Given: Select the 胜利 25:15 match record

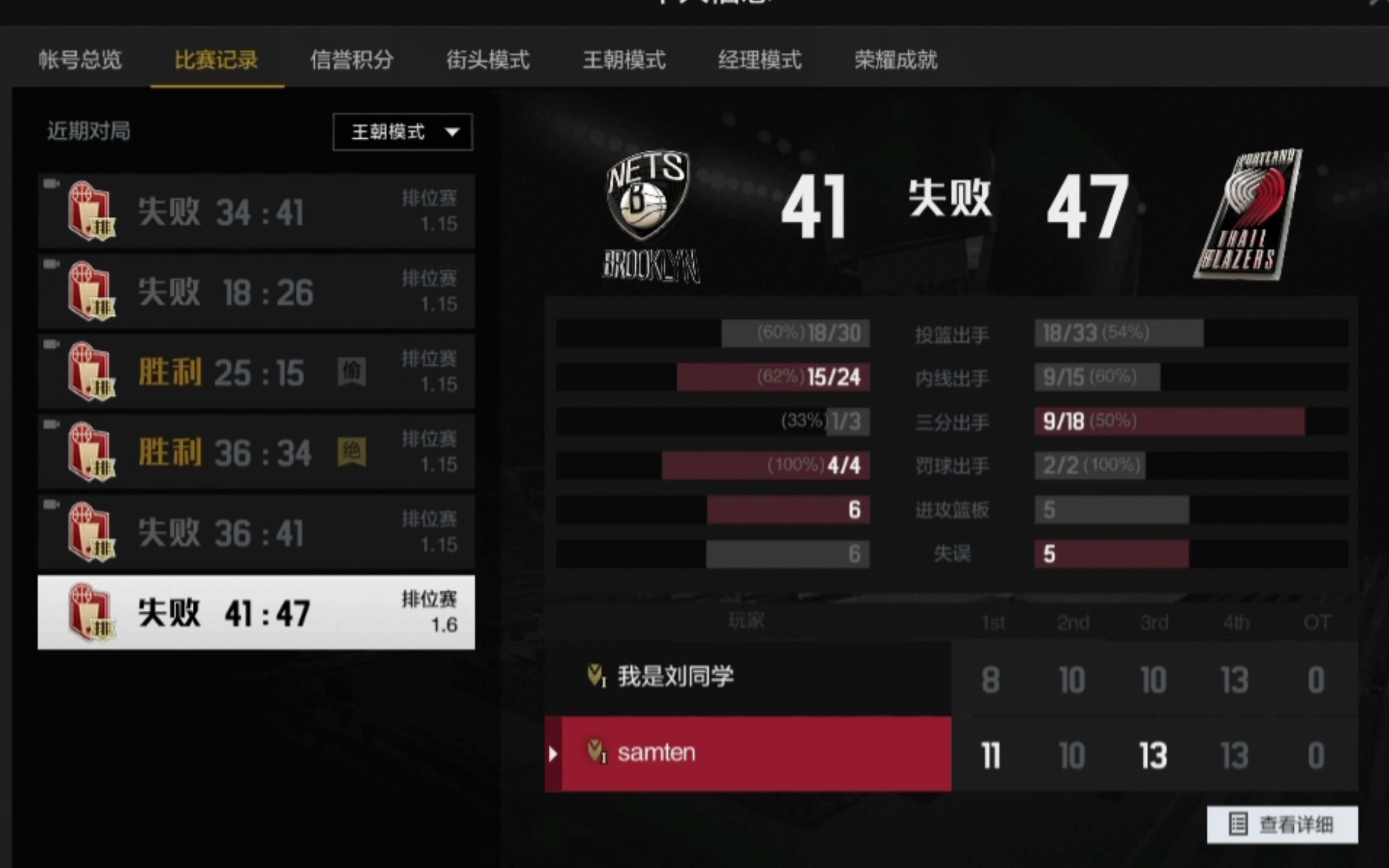Looking at the screenshot, I should [x=256, y=372].
